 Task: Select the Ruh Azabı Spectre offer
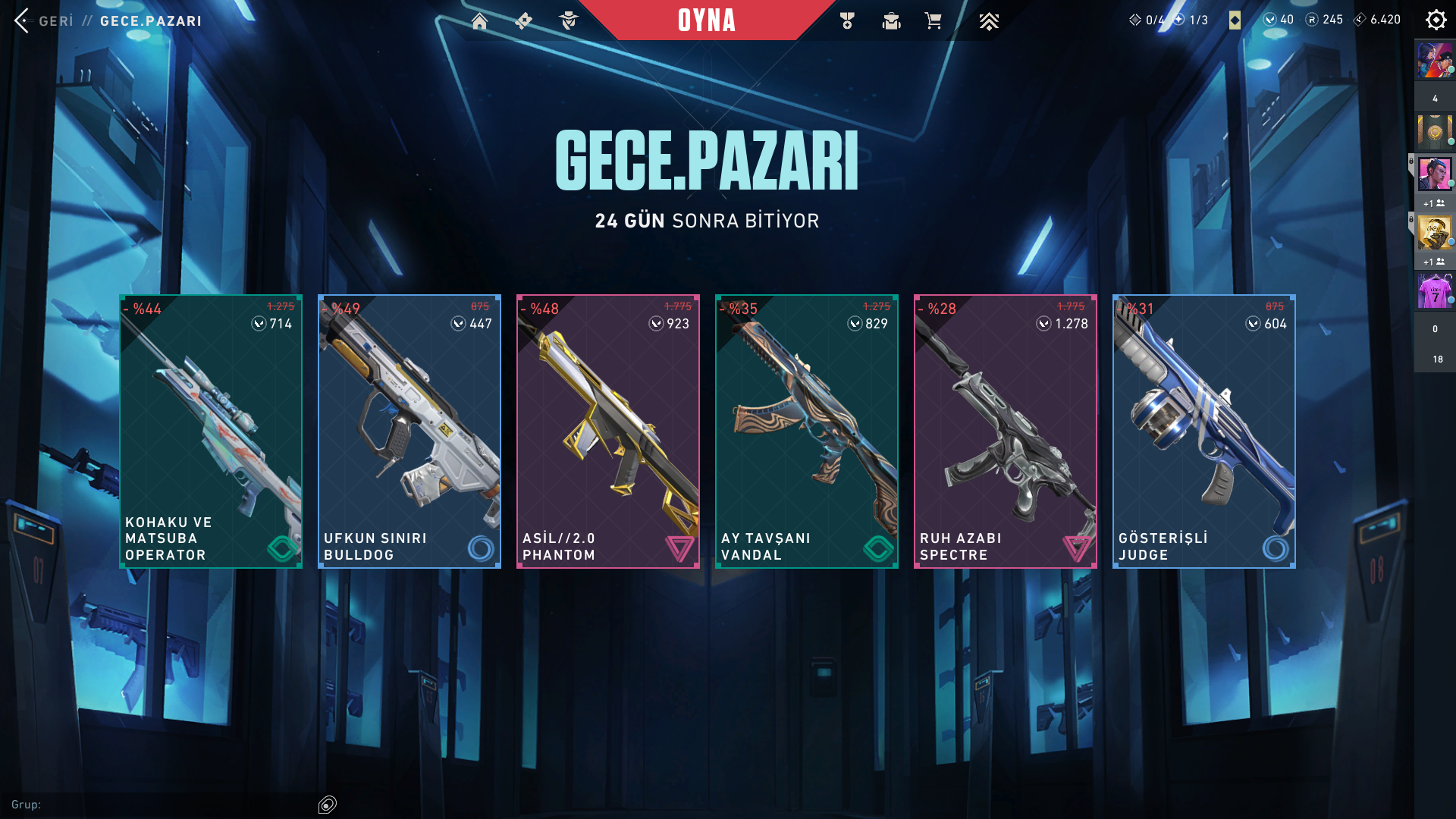(x=1006, y=431)
